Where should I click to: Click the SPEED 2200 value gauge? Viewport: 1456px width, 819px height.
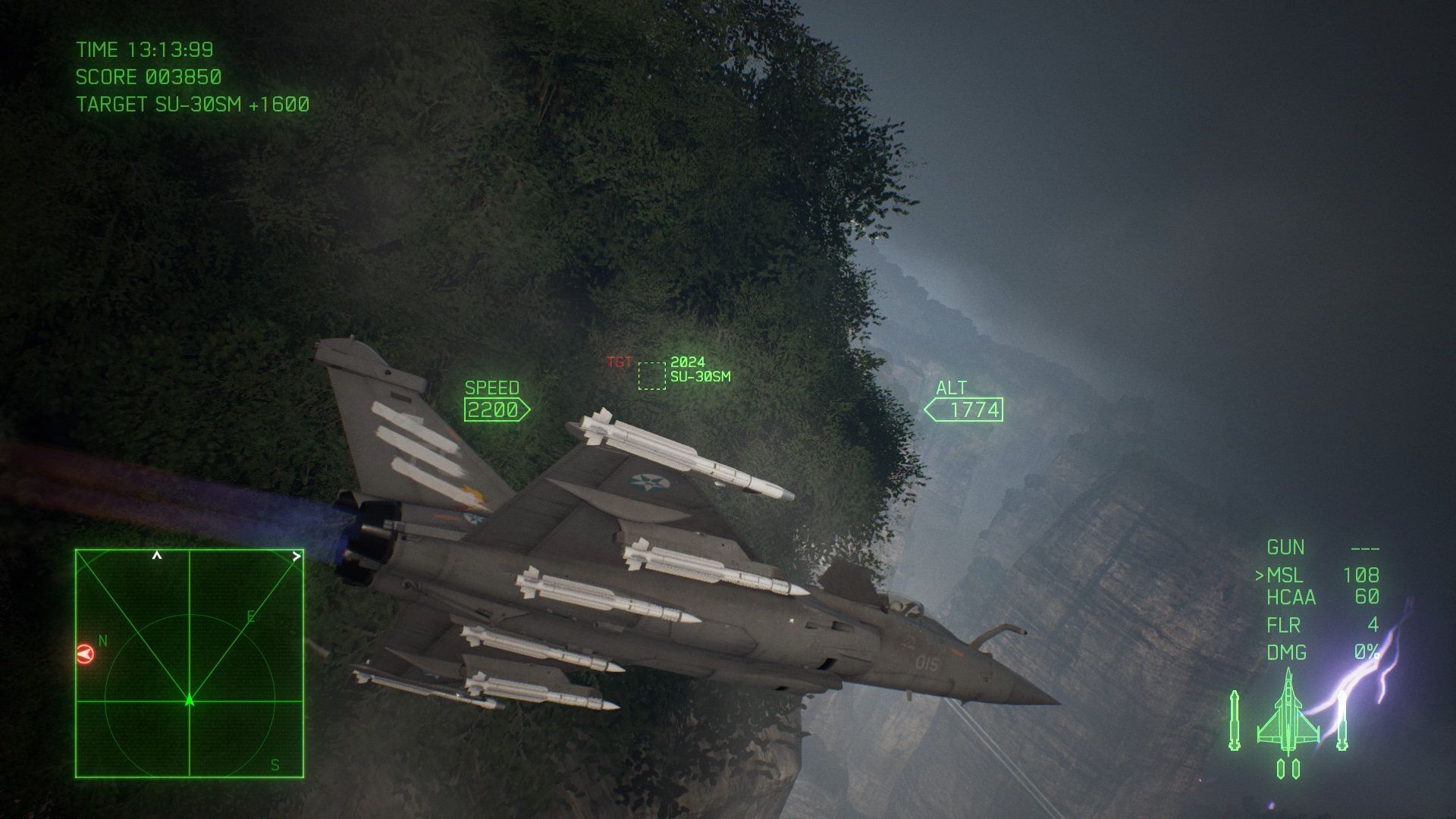pyautogui.click(x=494, y=410)
